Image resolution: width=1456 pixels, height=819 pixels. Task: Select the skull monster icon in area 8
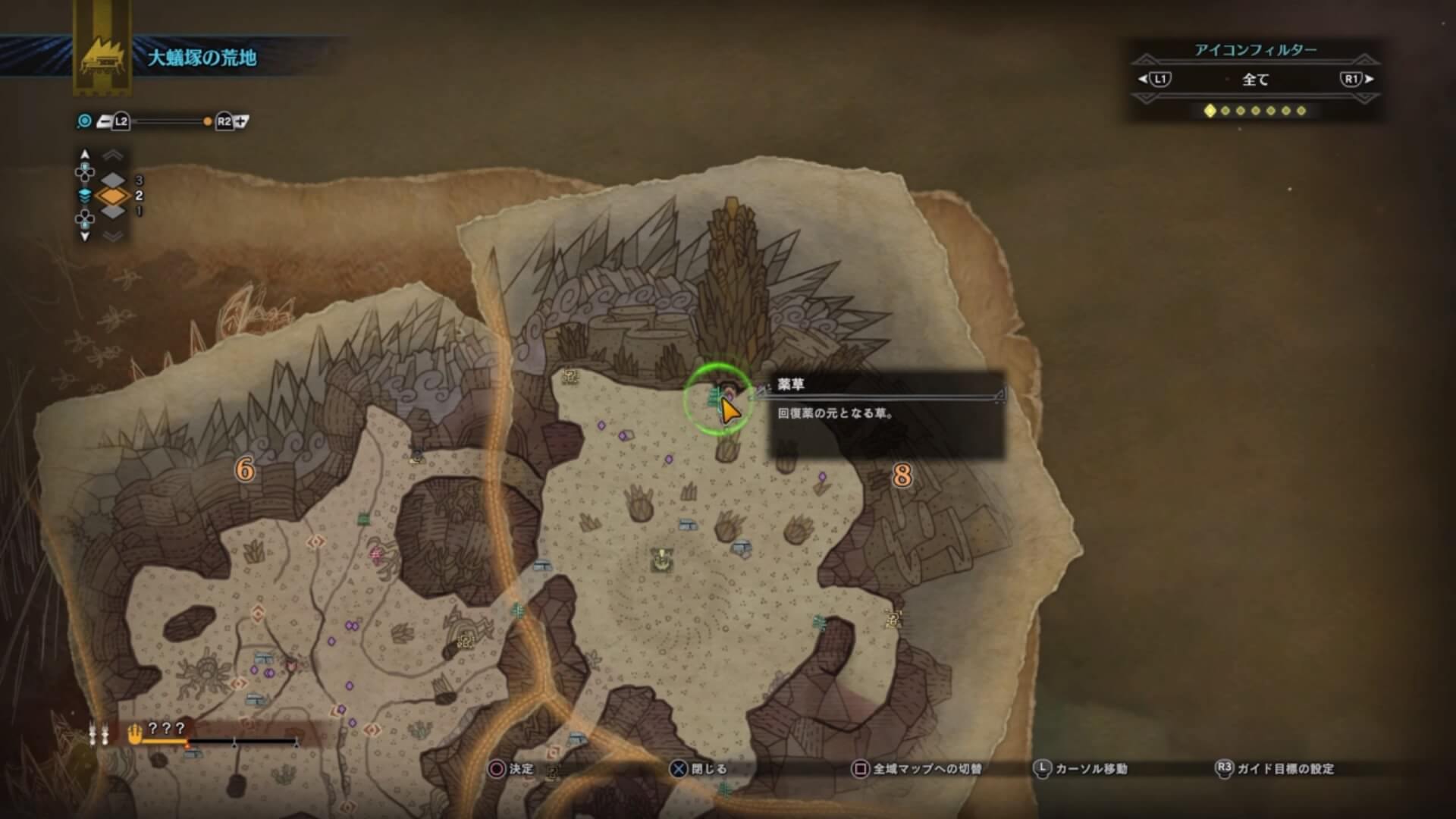tap(662, 560)
